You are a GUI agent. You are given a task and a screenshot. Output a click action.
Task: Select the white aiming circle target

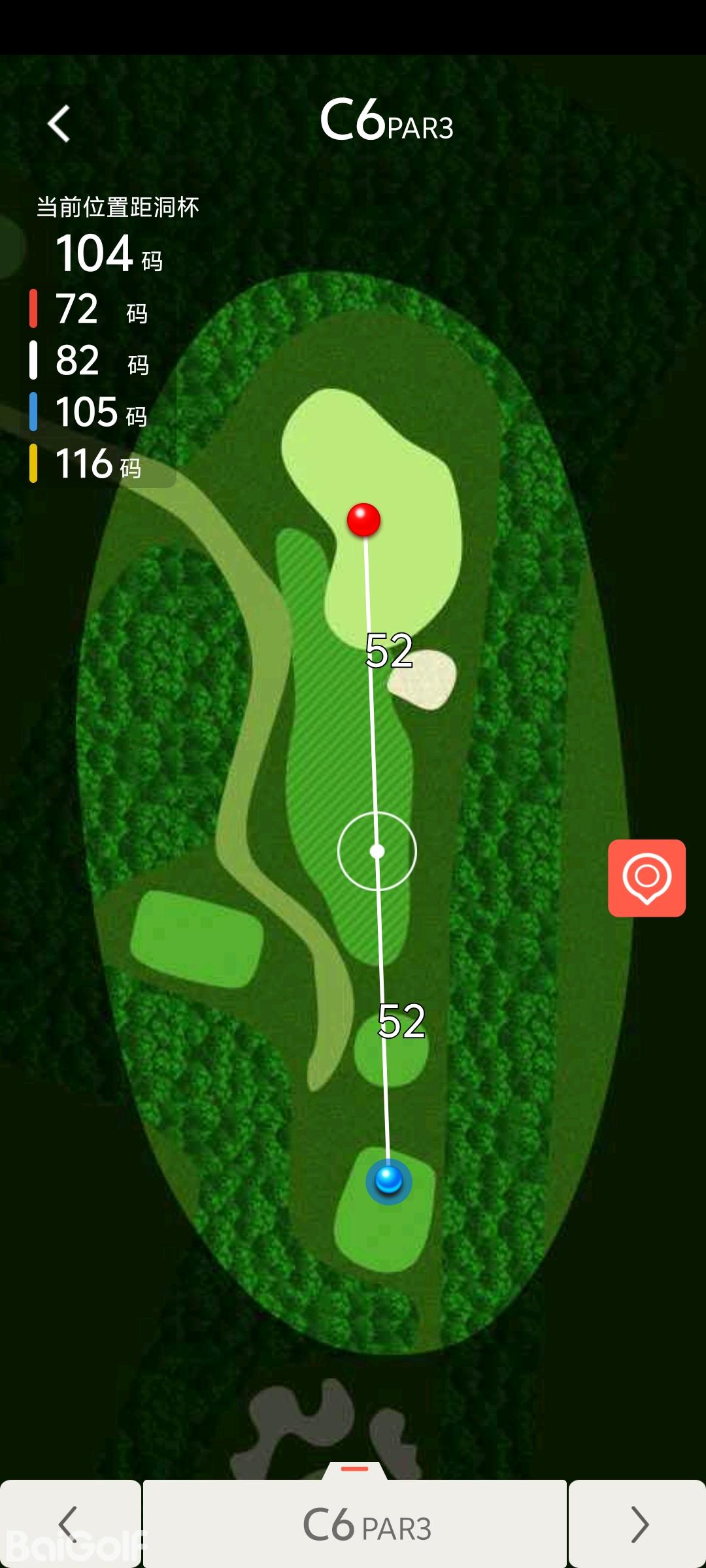point(377,851)
